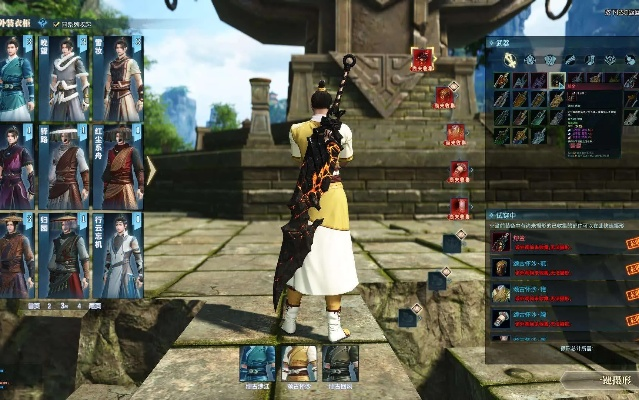The width and height of the screenshot is (639, 400).
Task: Choose the dark grey color variant thumbnail
Action: tap(340, 364)
